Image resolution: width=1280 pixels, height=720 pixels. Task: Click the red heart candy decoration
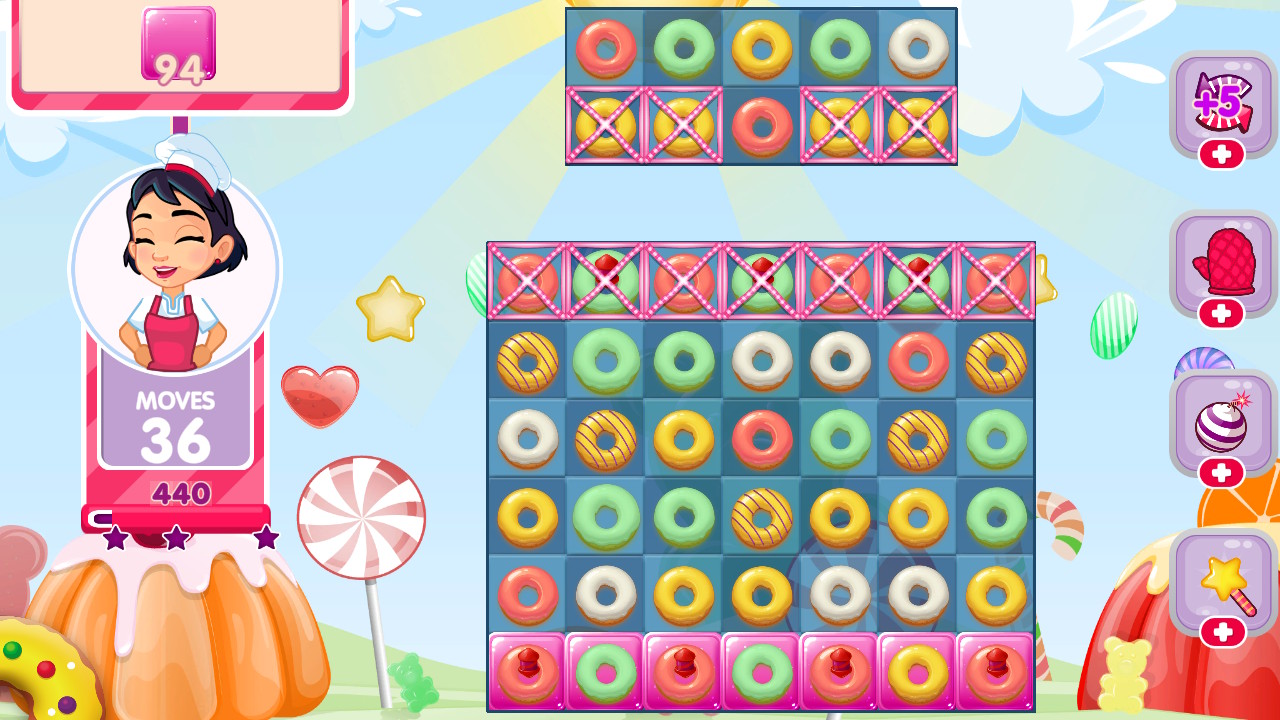[320, 390]
